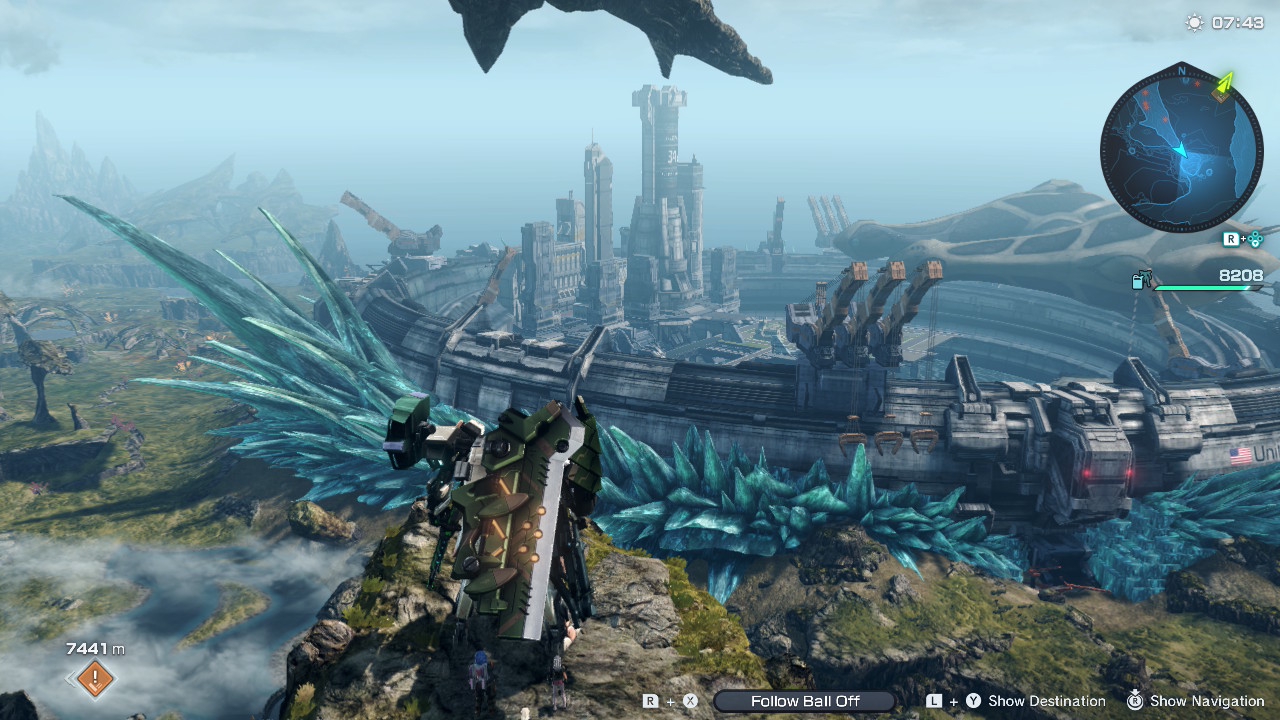
Task: Select the orange quest destination marker
Action: [x=95, y=680]
